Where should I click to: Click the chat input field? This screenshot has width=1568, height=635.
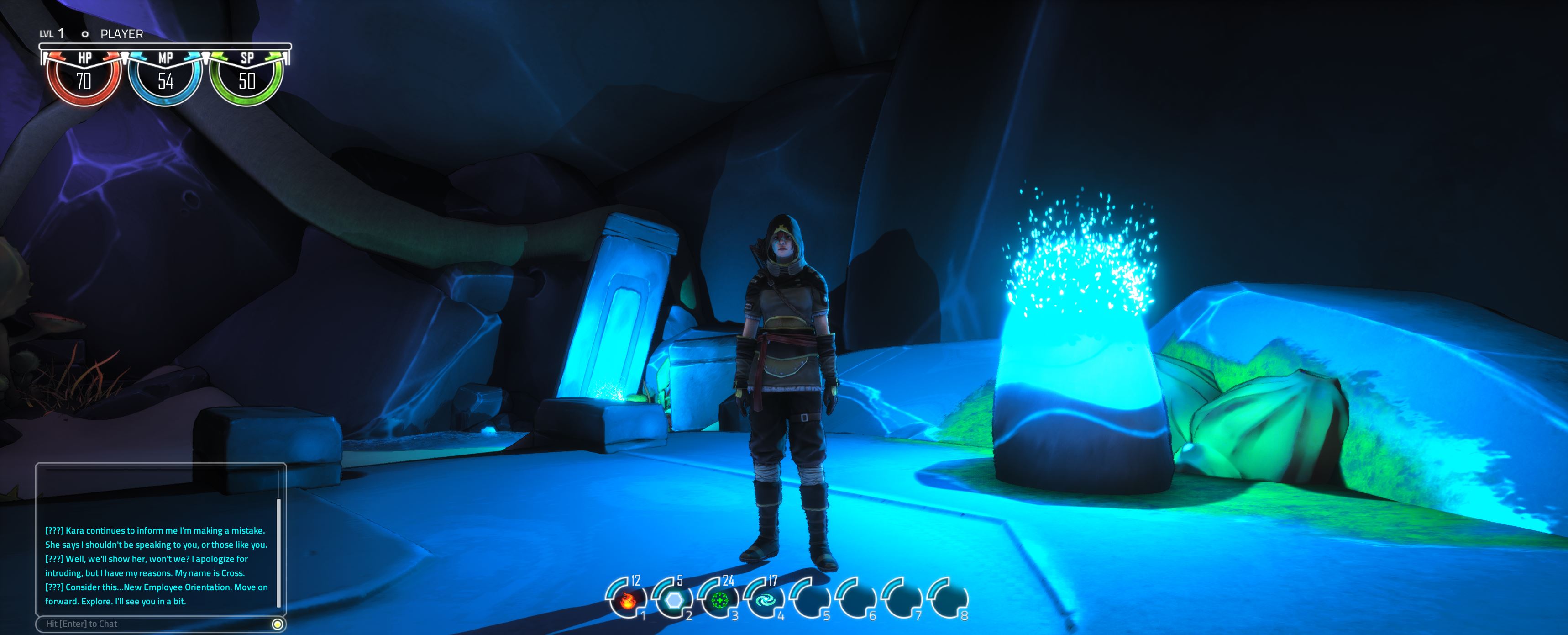click(x=155, y=624)
